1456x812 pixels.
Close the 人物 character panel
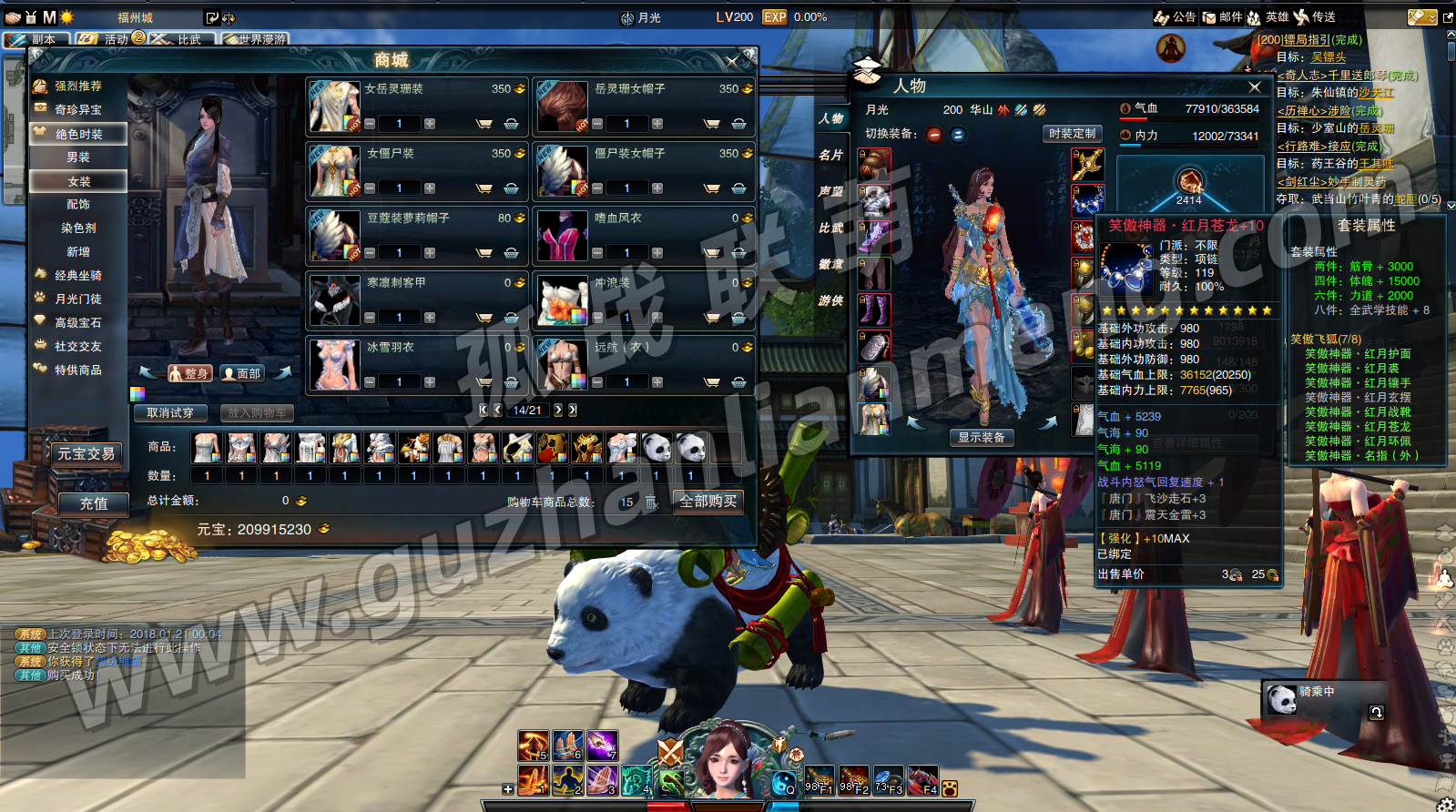pos(1255,86)
